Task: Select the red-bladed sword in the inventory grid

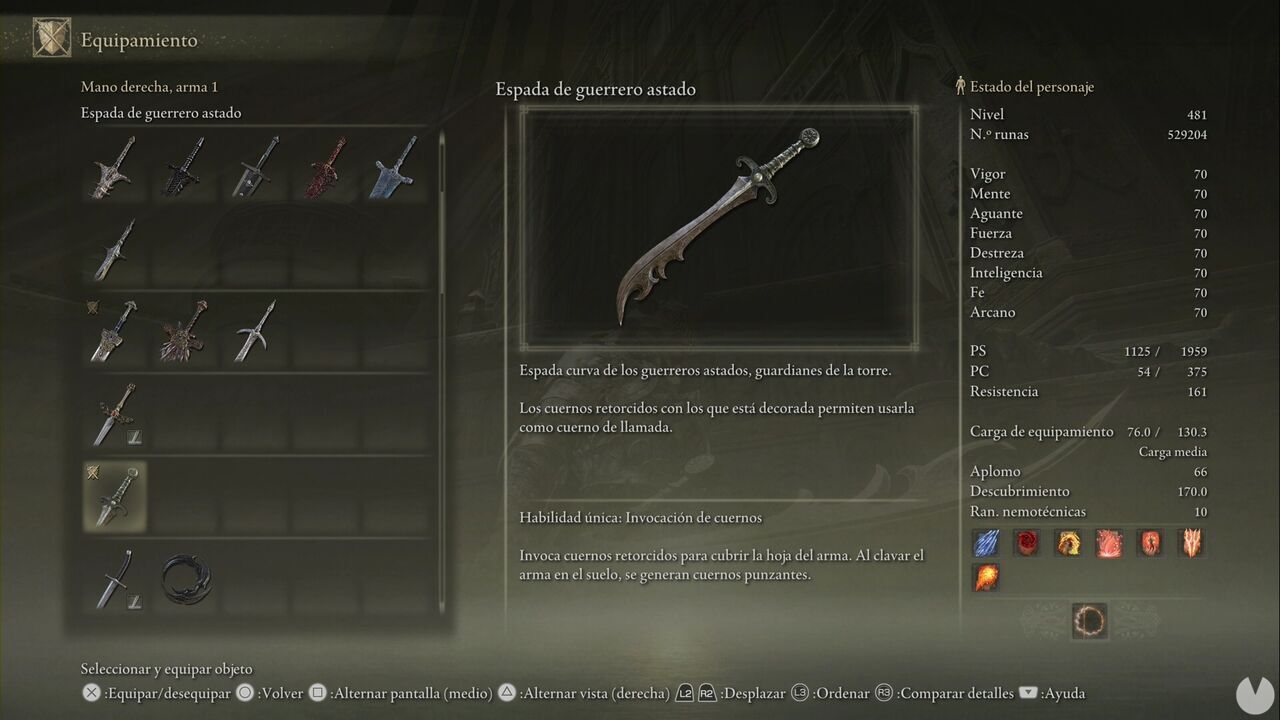Action: coord(324,166)
